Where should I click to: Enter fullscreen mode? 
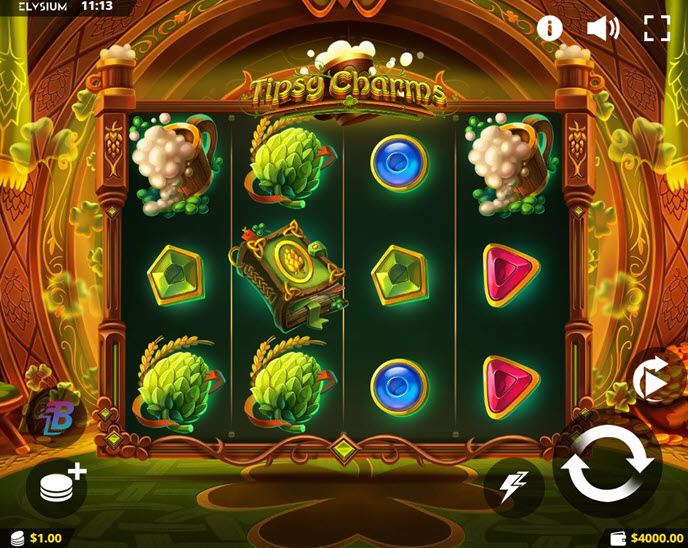(x=657, y=28)
